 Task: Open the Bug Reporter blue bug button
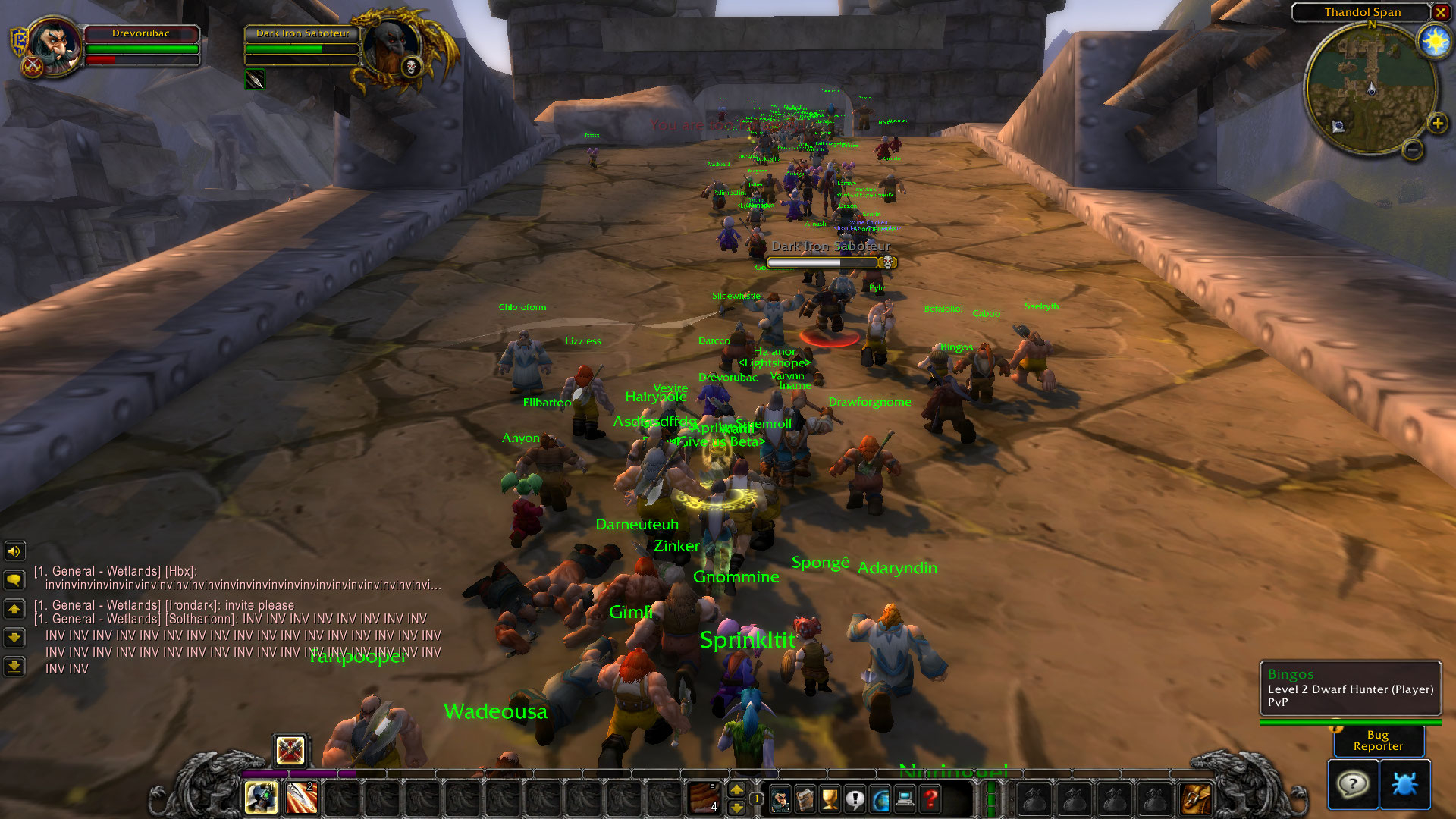(x=1404, y=784)
